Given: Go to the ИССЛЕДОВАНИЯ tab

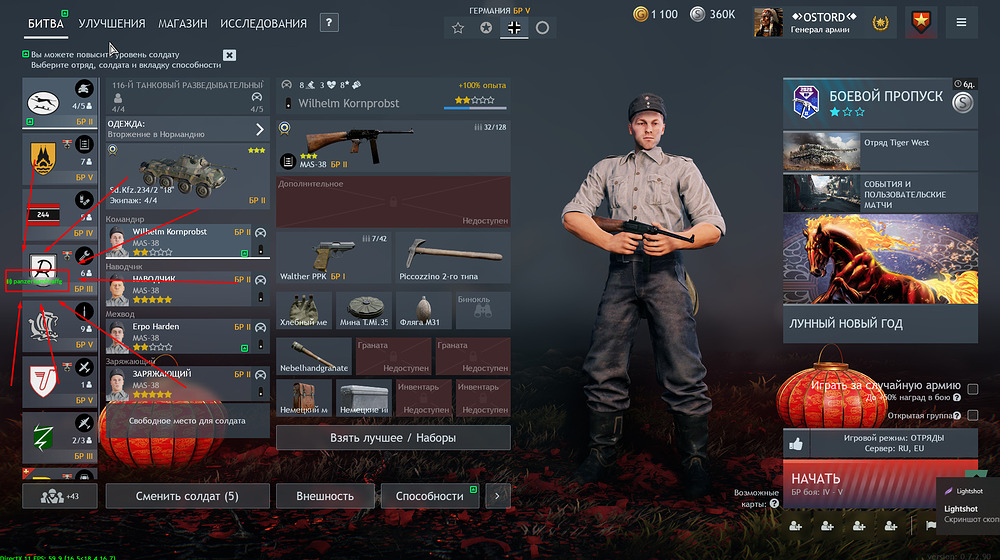Looking at the screenshot, I should (263, 23).
